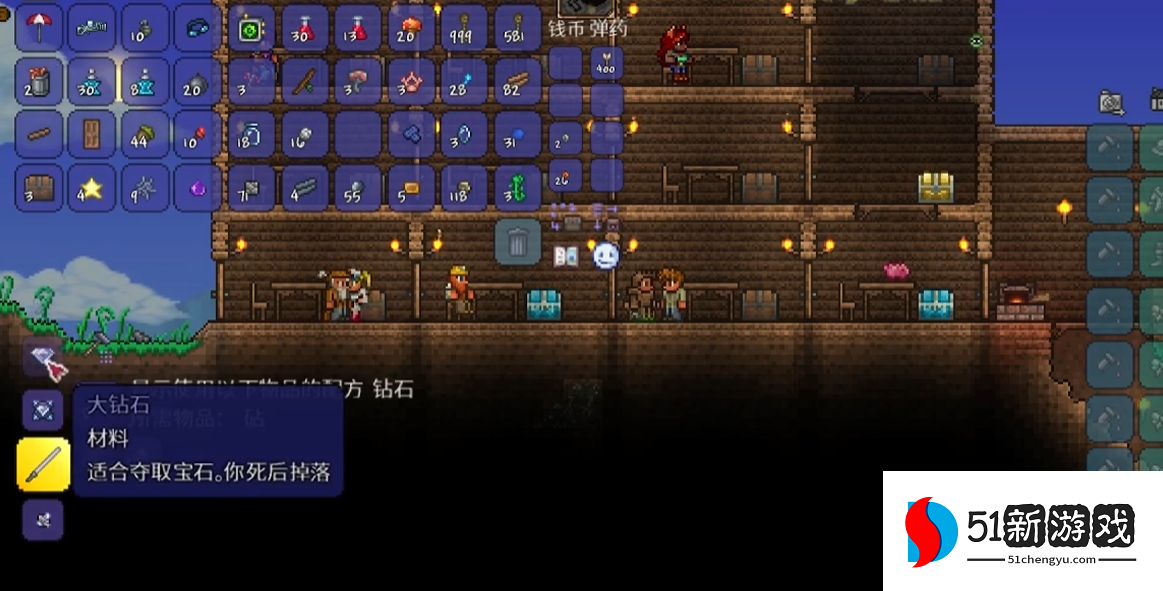Viewport: 1163px width, 591px height.
Task: Select the highlighted yellow sword crafting recipe
Action: pyautogui.click(x=44, y=464)
